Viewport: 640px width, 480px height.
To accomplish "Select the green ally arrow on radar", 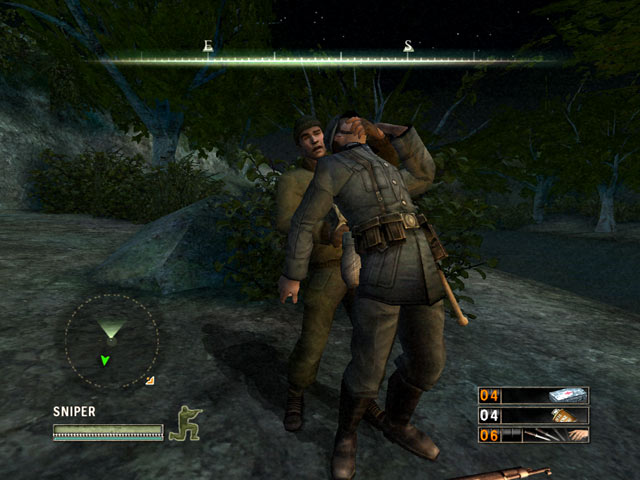I will 105,360.
